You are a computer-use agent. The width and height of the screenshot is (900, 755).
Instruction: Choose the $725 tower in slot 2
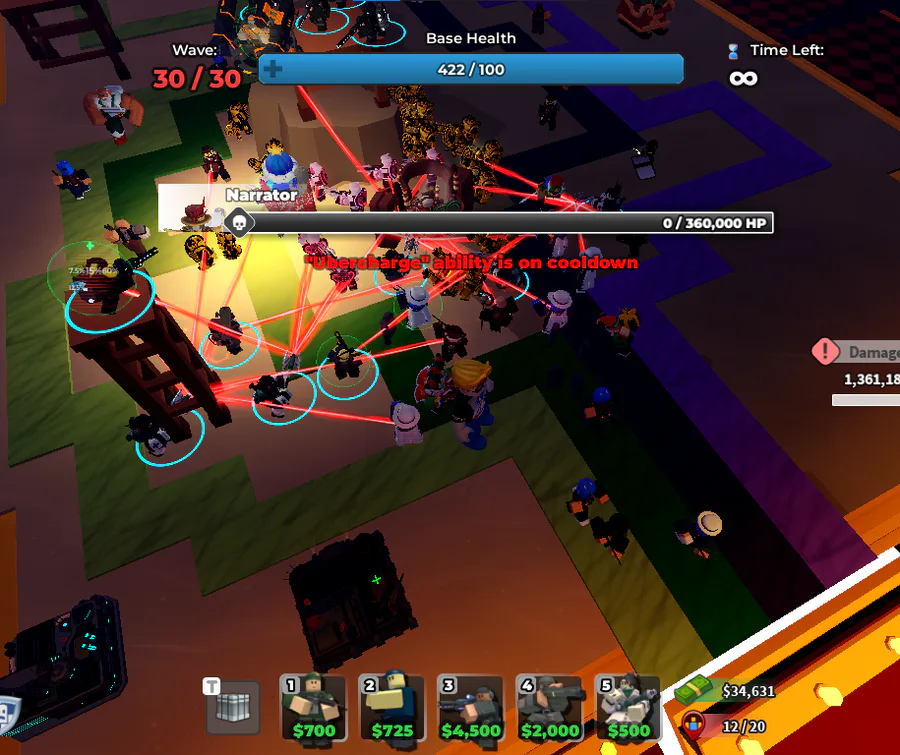coord(392,708)
